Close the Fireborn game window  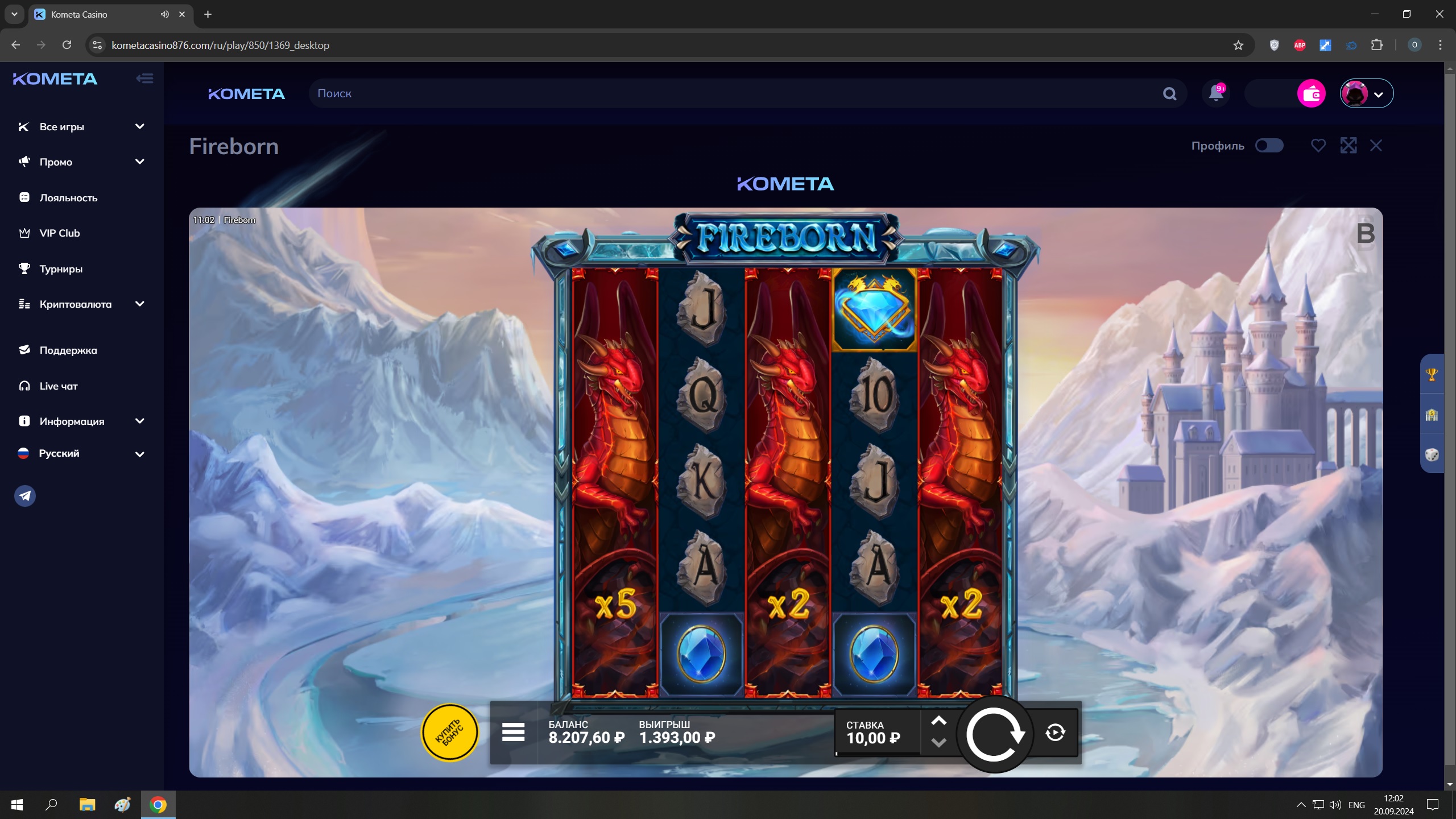1376,146
